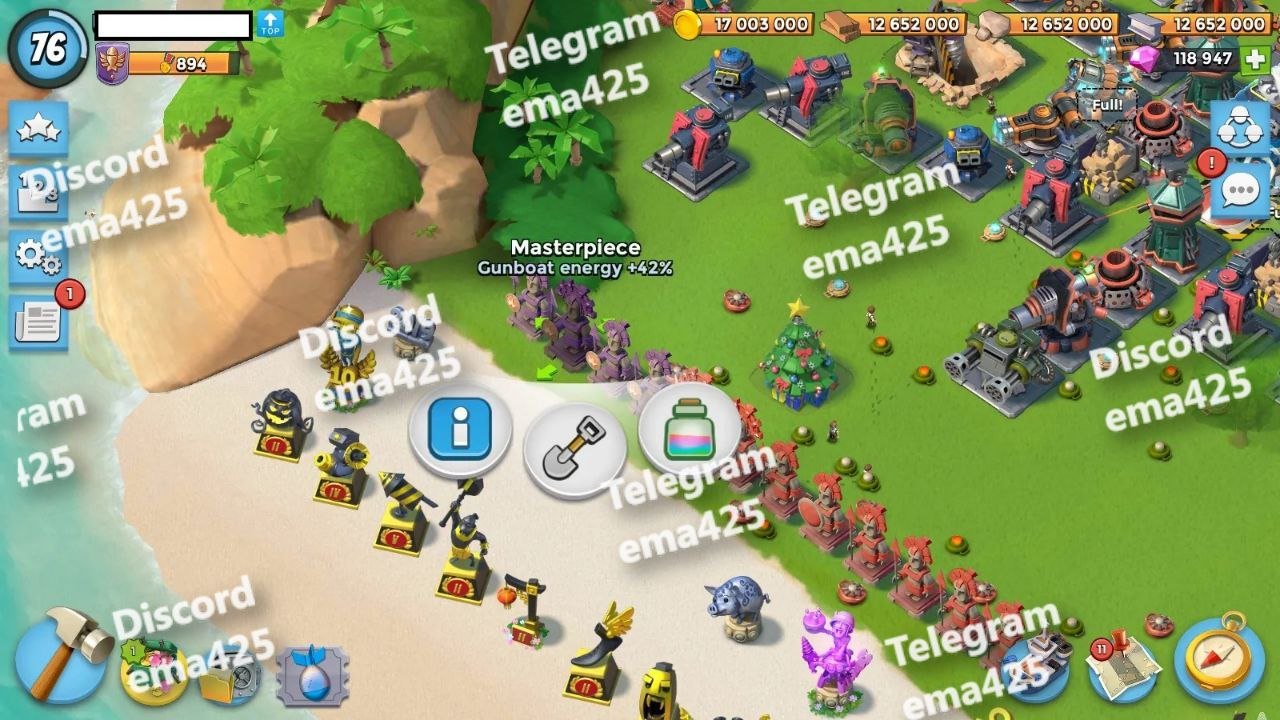Add diamonds with the green plus button
The height and width of the screenshot is (720, 1280).
tap(1255, 58)
